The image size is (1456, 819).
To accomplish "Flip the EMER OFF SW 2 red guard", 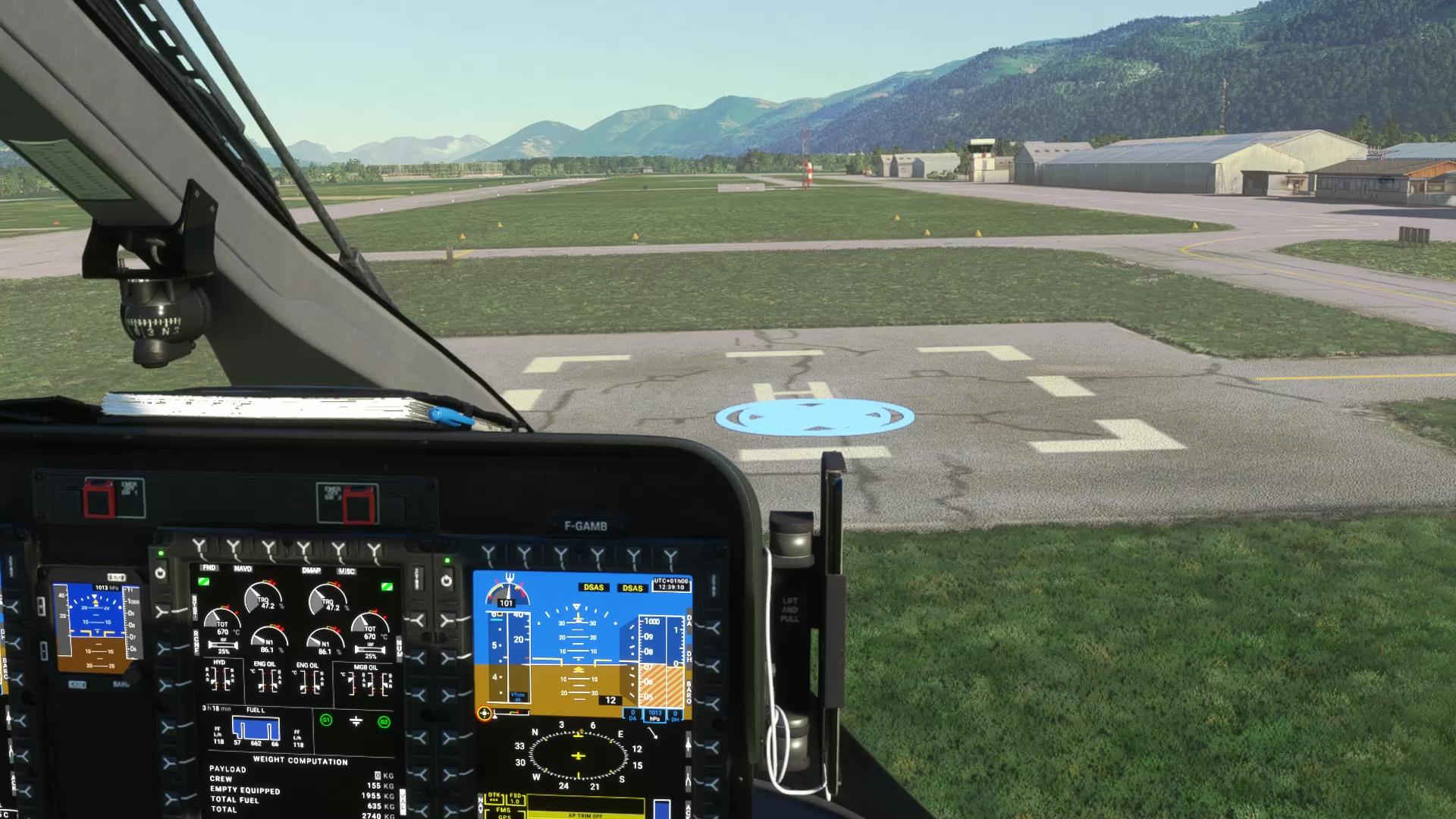I will click(x=359, y=506).
